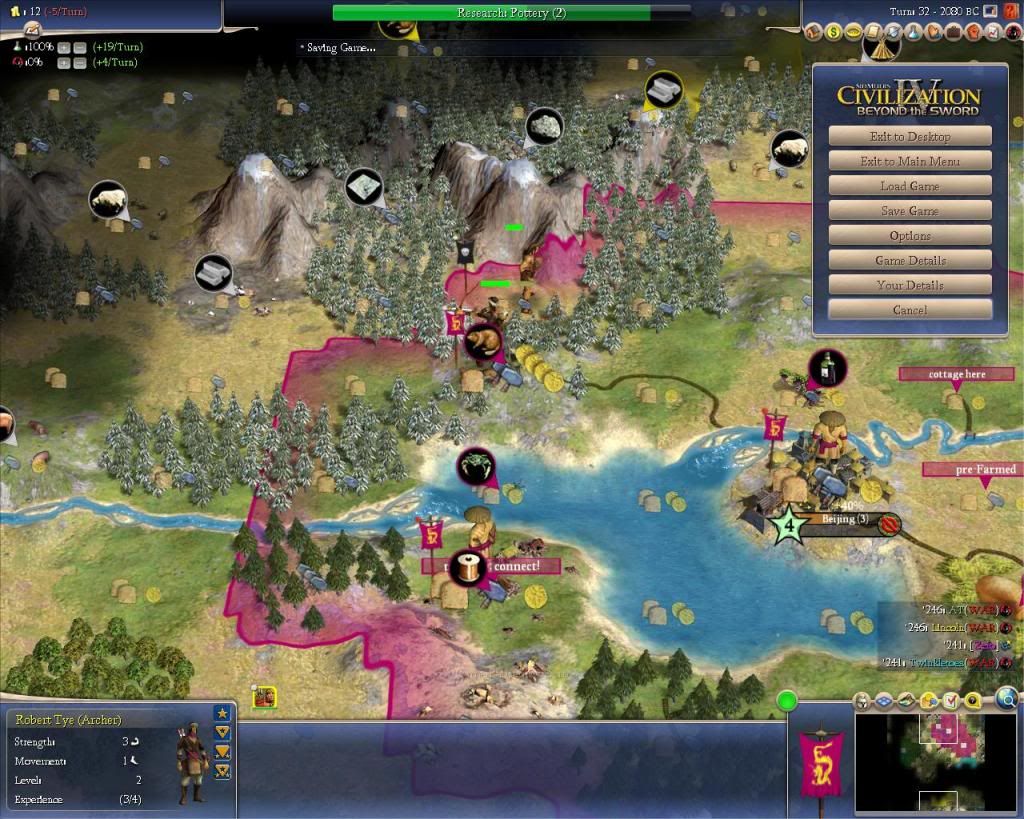Open Your Details
The image size is (1024, 819).
tap(909, 285)
